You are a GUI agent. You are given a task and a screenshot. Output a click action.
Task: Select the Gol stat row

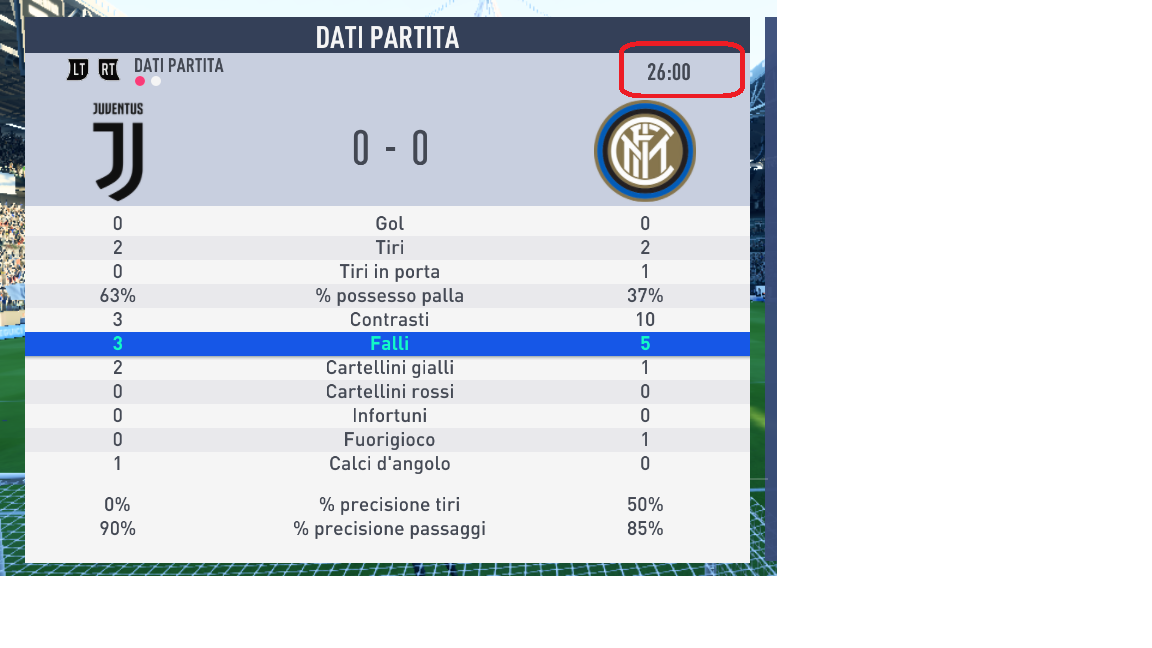pyautogui.click(x=389, y=224)
